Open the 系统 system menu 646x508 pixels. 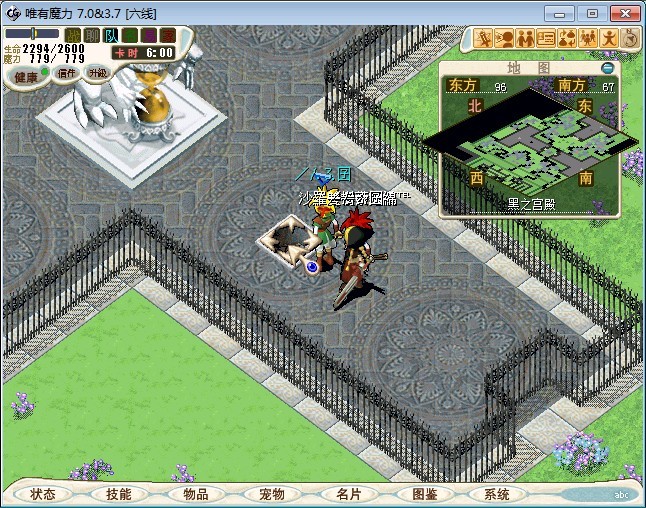point(497,494)
